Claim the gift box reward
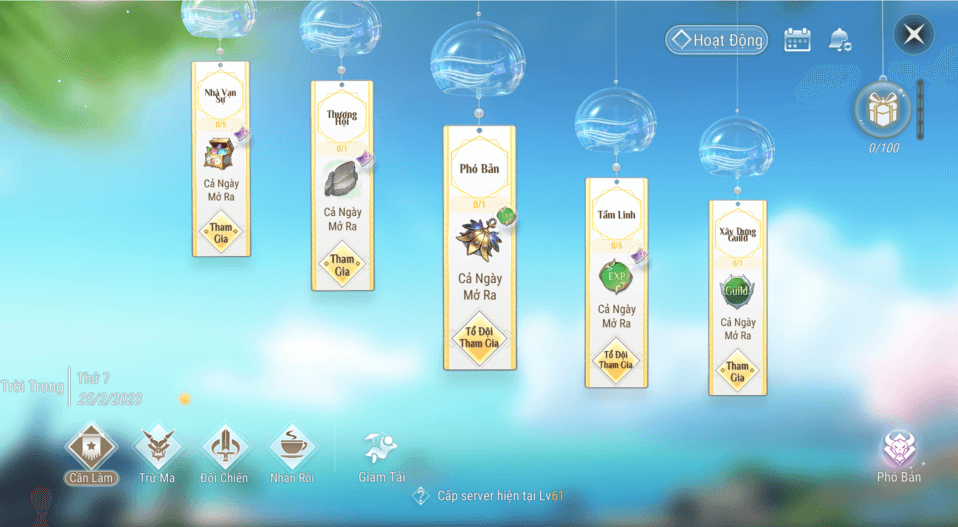Viewport: 958px width, 527px height. pos(881,110)
